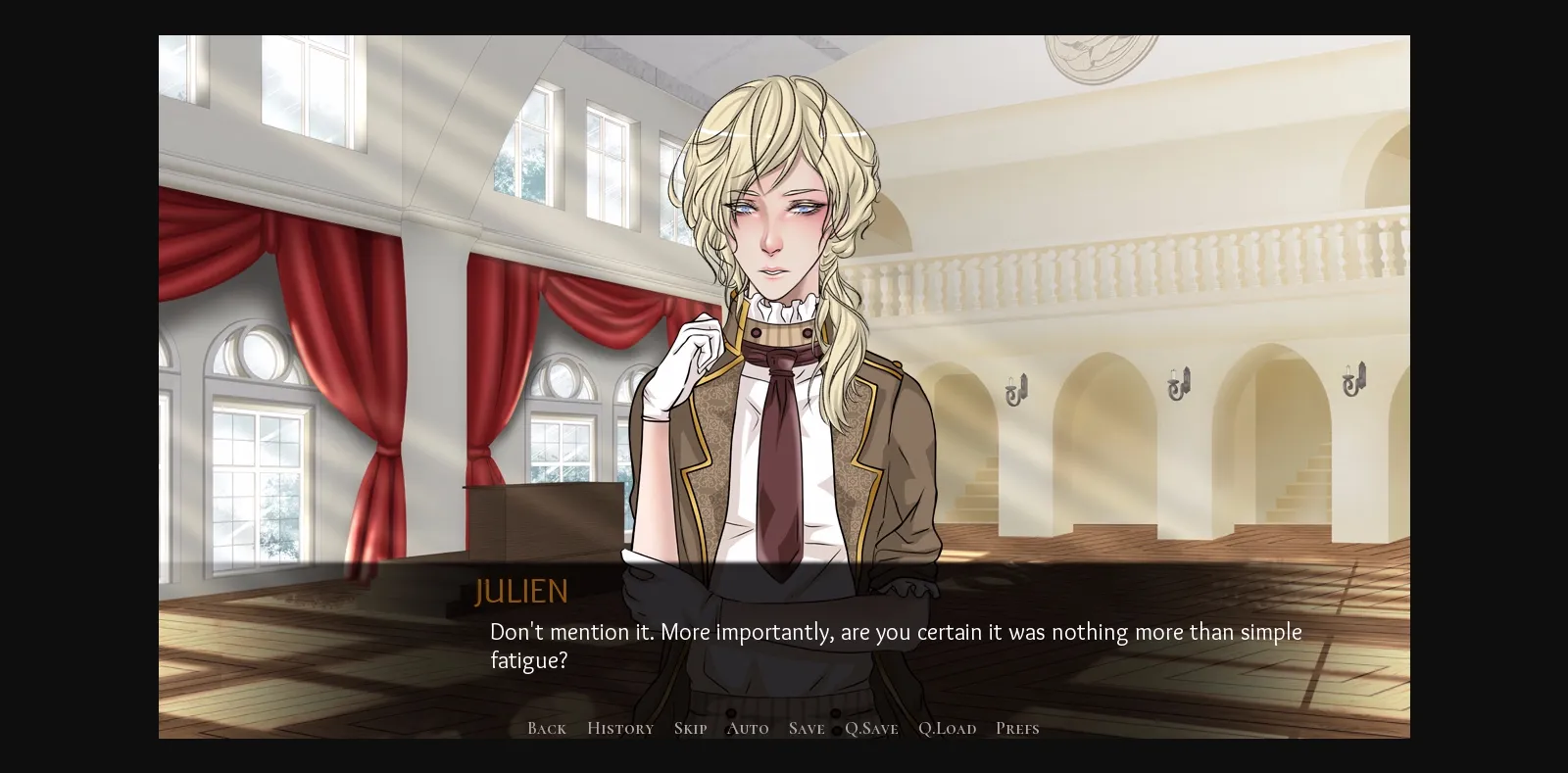The image size is (1568, 773).
Task: Click History in the bottom menu bar
Action: tap(620, 728)
